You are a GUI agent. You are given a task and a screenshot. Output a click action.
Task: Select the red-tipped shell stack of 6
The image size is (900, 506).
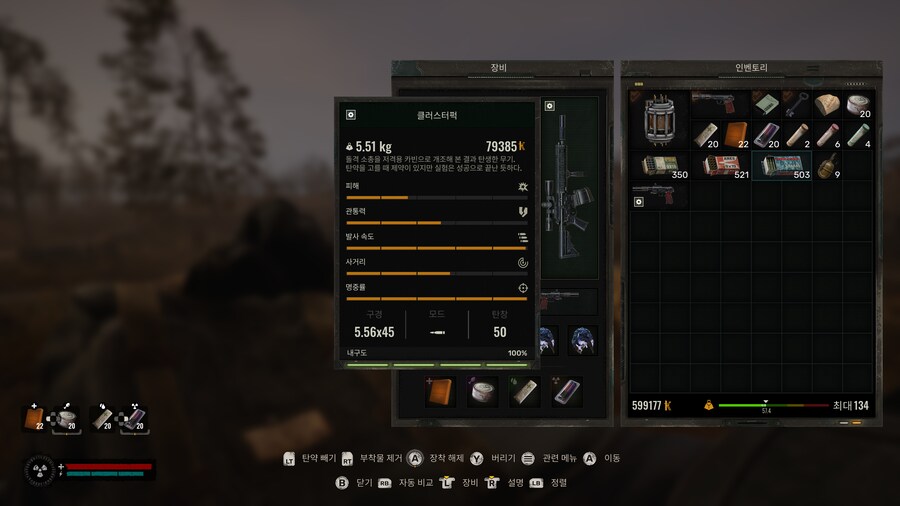(x=827, y=135)
